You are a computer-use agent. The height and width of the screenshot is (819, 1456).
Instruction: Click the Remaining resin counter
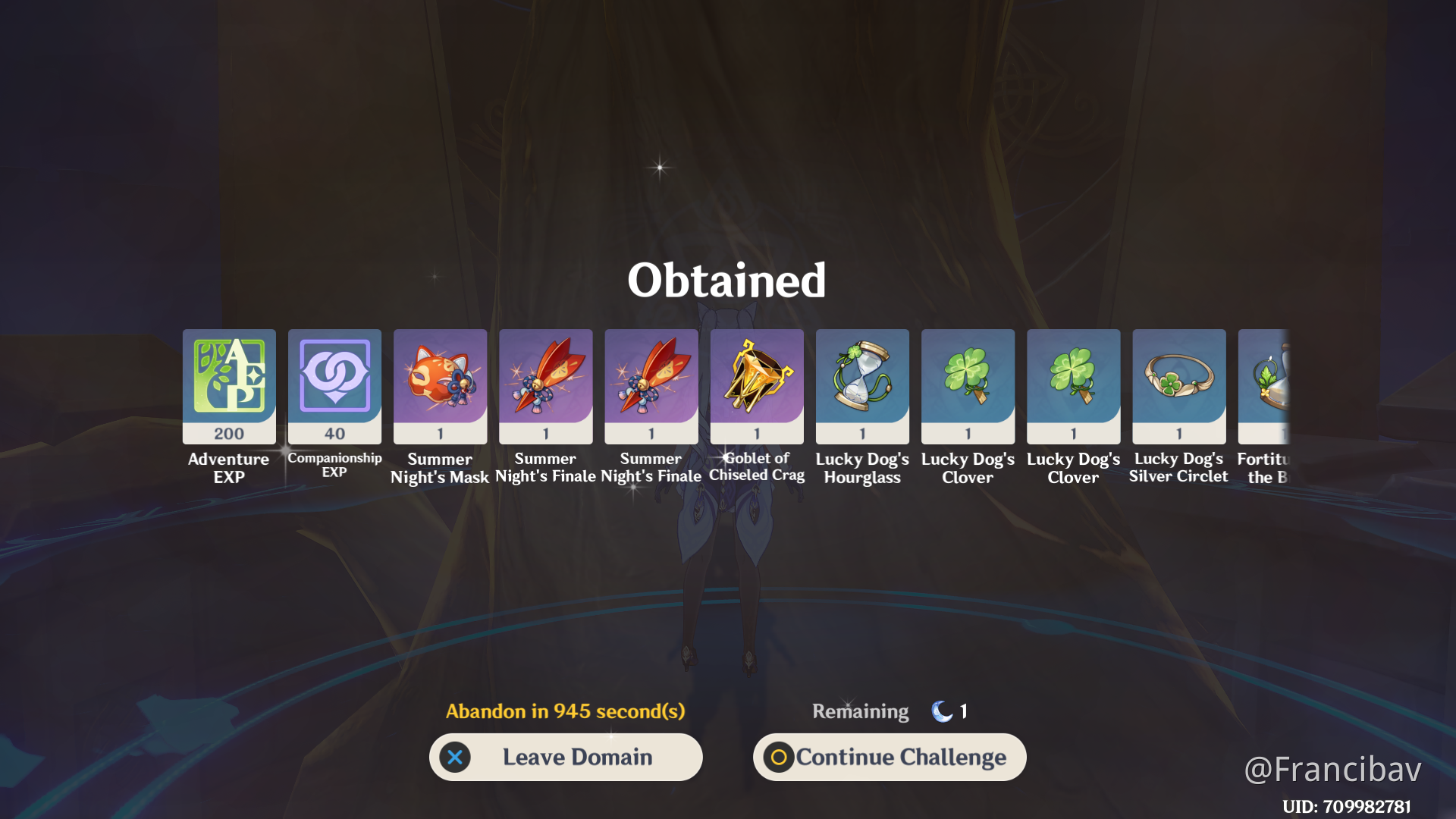[x=860, y=711]
